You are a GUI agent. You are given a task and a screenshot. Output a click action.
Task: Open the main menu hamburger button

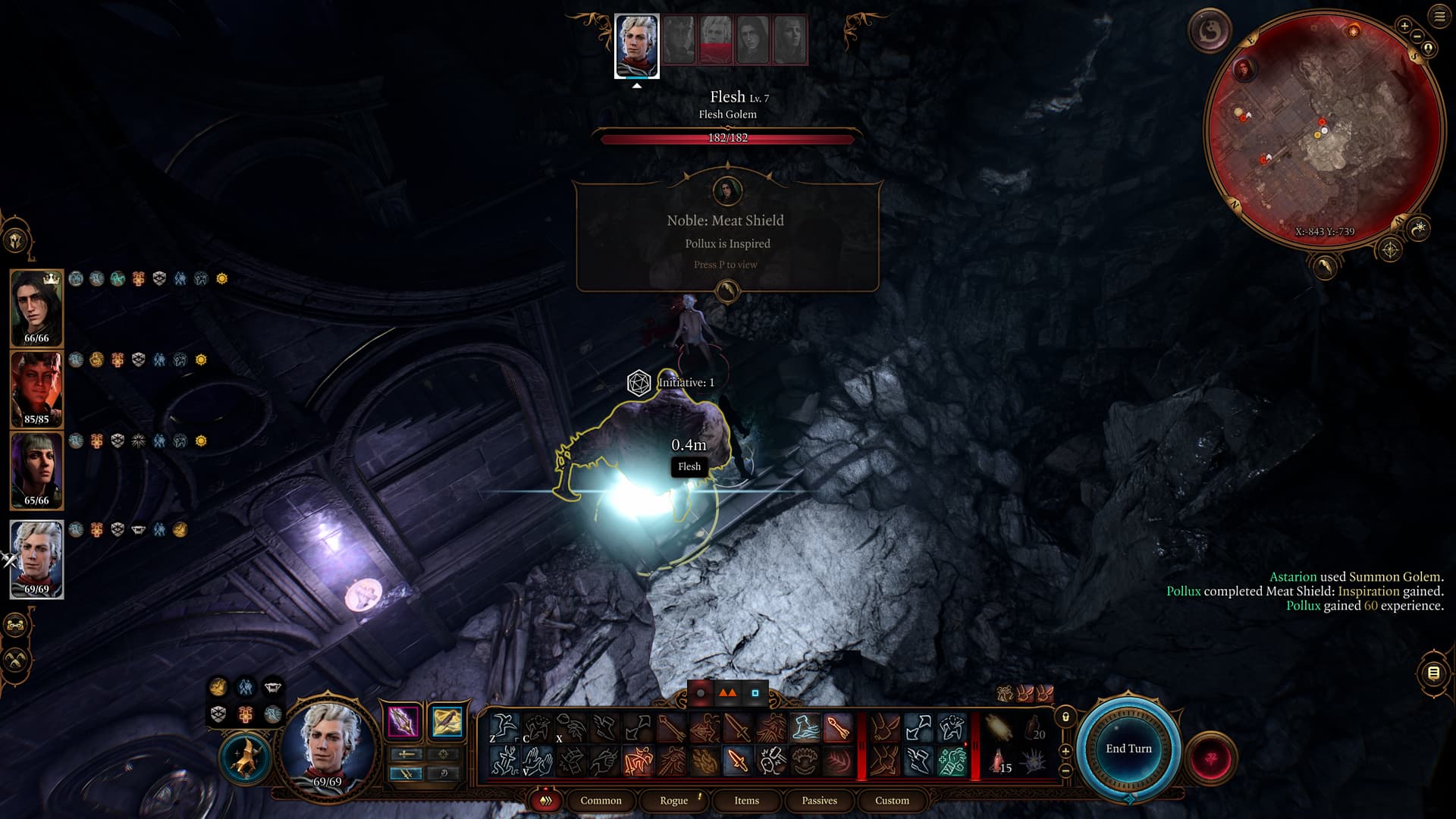pyautogui.click(x=1439, y=17)
